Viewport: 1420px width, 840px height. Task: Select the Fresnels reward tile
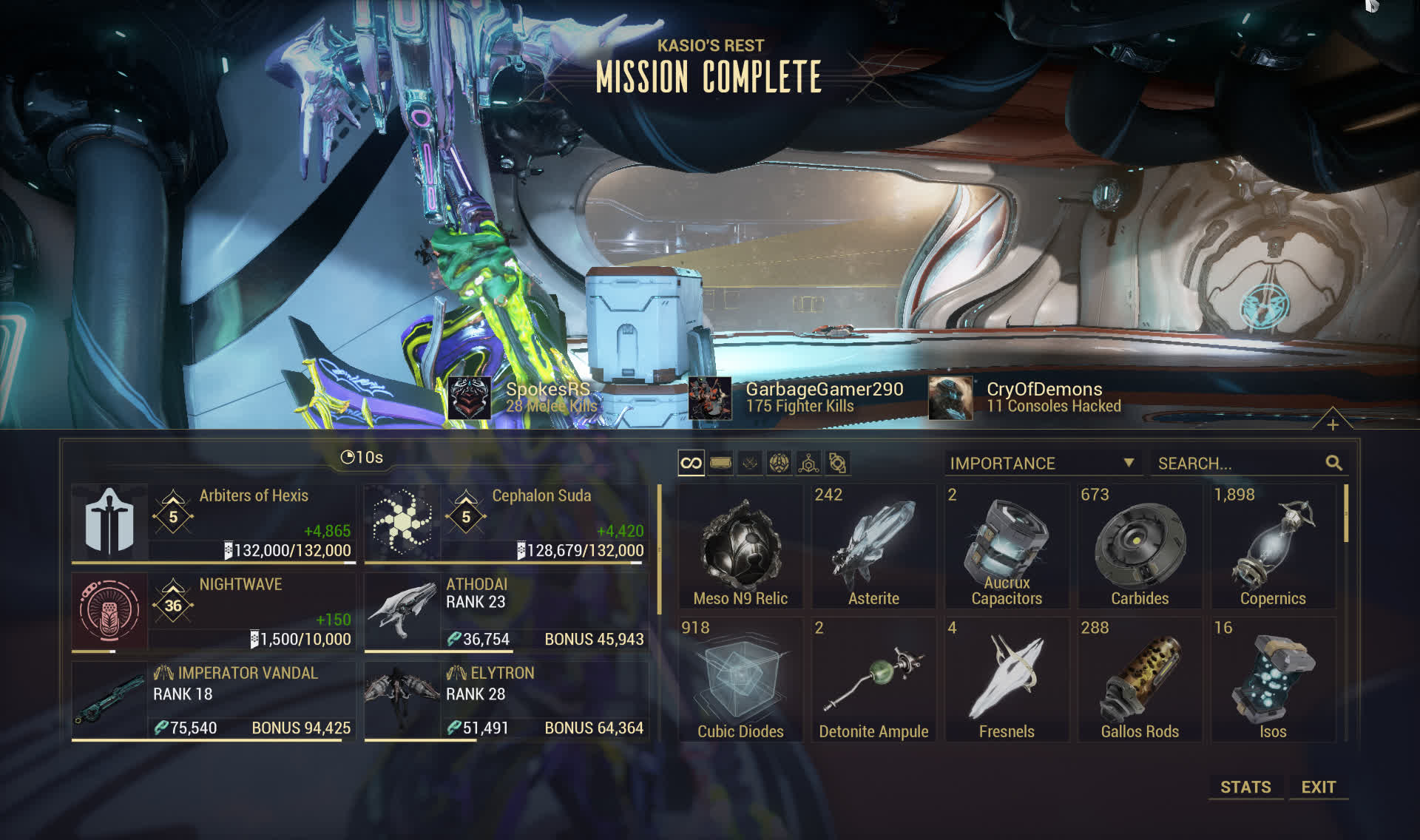(1007, 680)
